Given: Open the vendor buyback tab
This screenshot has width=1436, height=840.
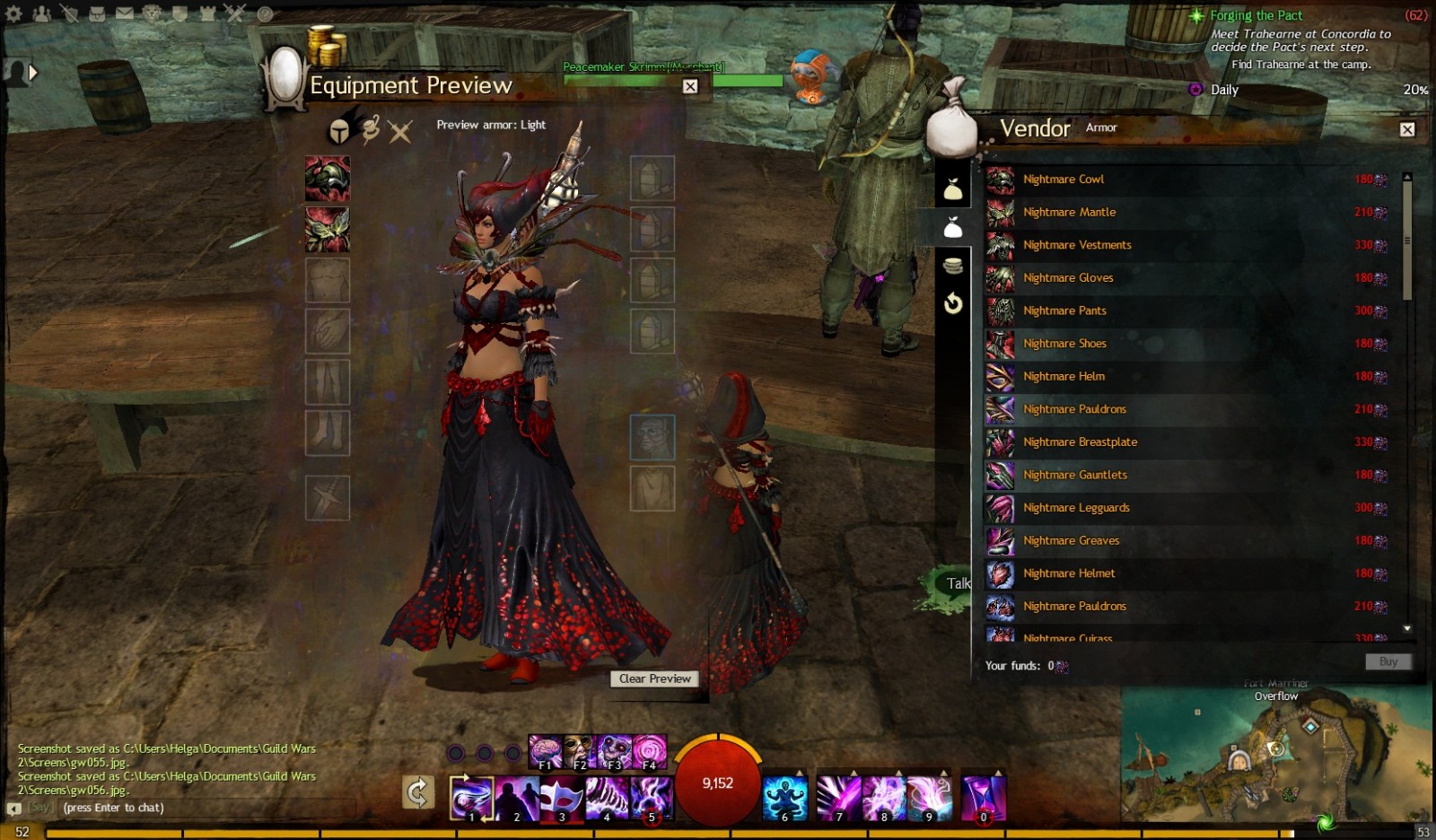Looking at the screenshot, I should pyautogui.click(x=953, y=303).
